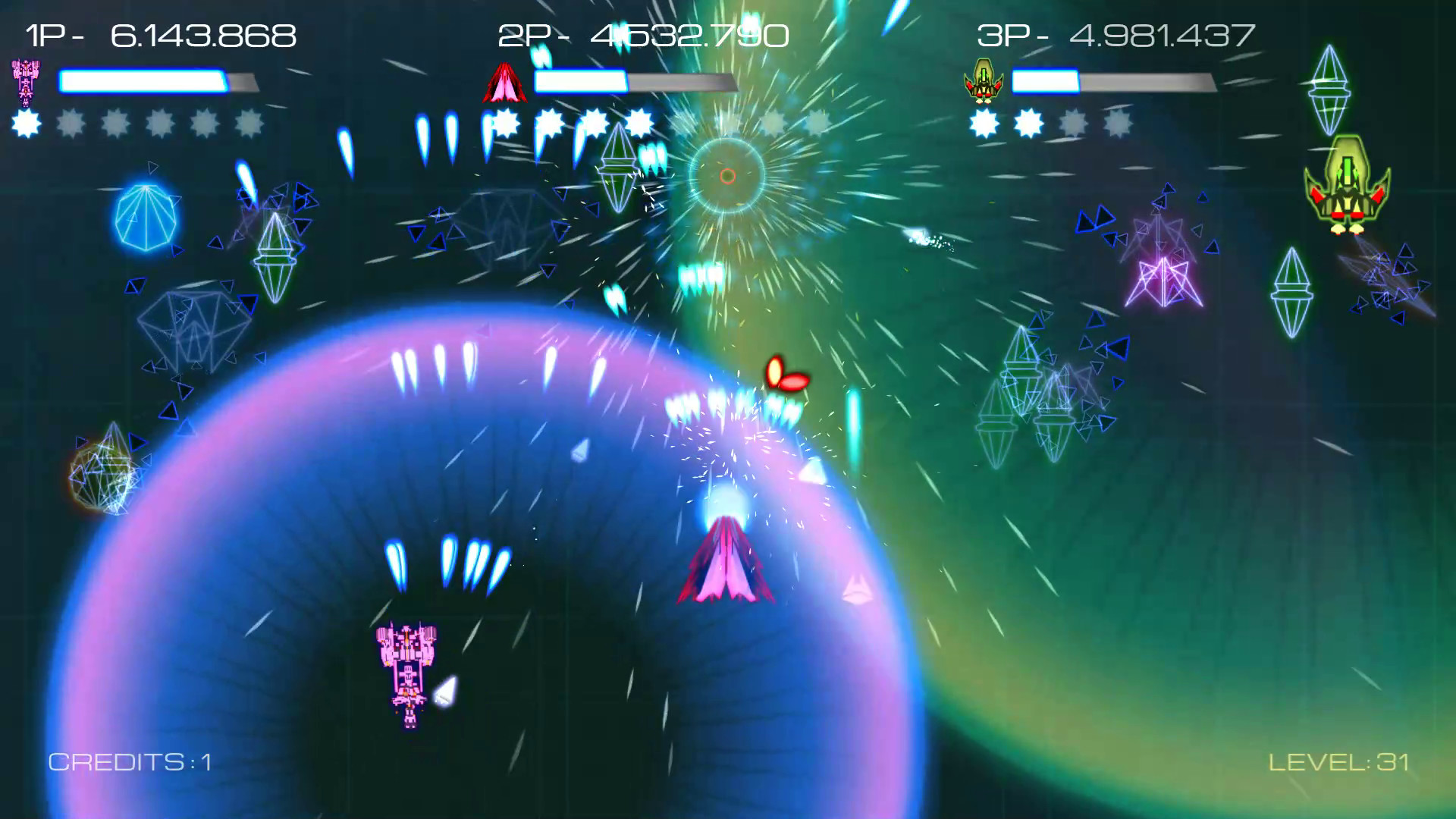Image resolution: width=1456 pixels, height=819 pixels.
Task: Select Player 3's green ship portrait icon
Action: pos(982,82)
